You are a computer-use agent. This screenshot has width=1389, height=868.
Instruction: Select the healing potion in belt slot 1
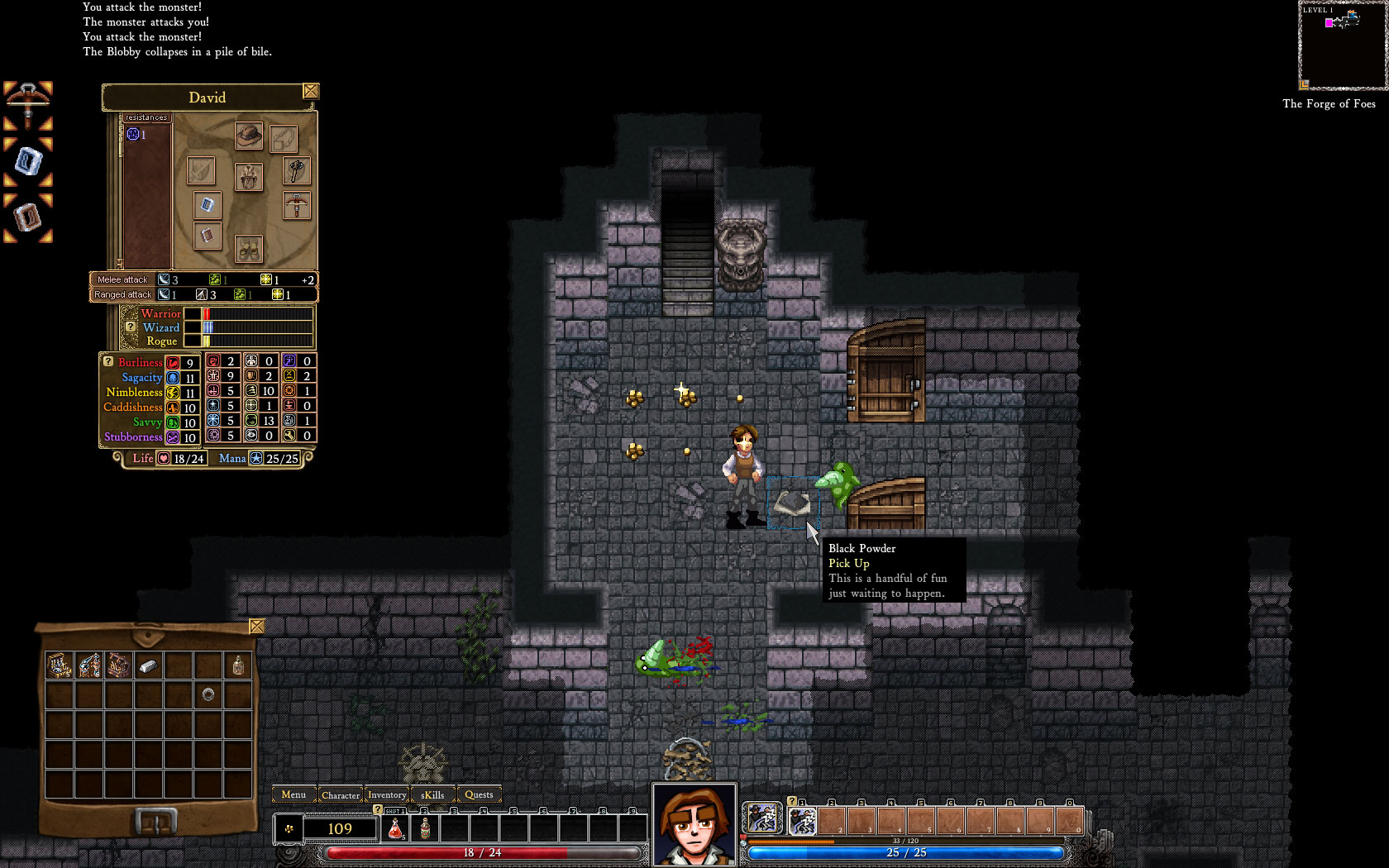pos(395,828)
